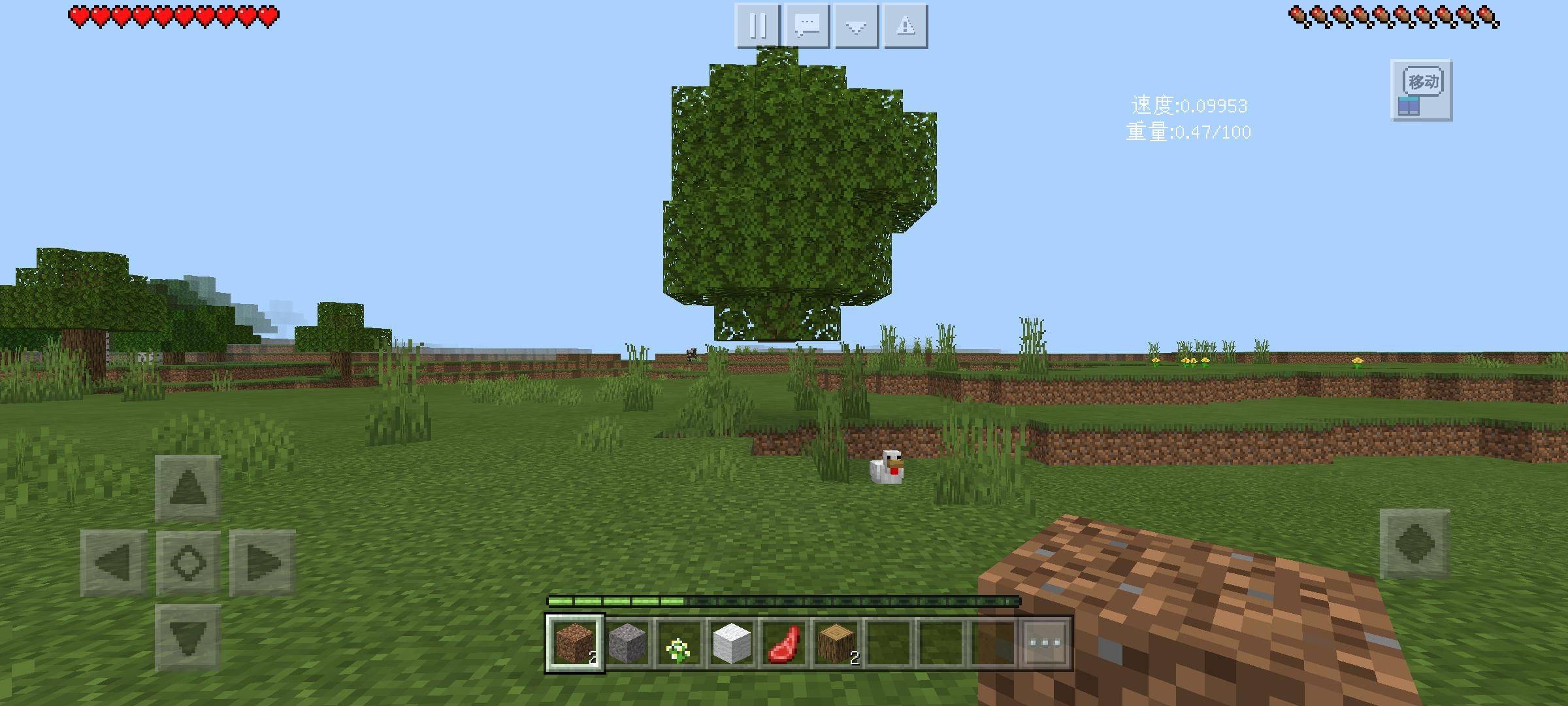The height and width of the screenshot is (706, 1568).
Task: Switch to the raw meat slot
Action: pyautogui.click(x=783, y=643)
